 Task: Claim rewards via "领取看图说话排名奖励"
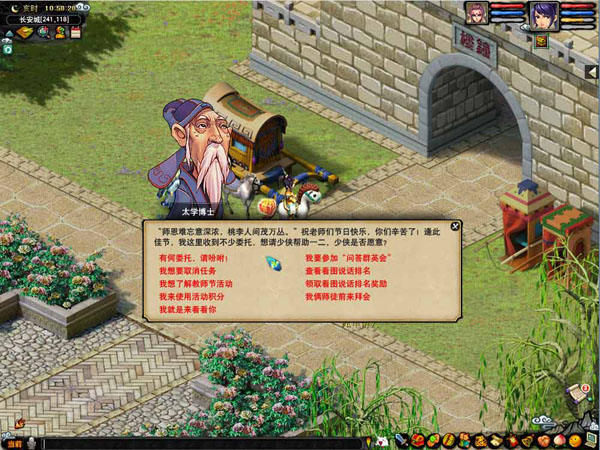345,284
